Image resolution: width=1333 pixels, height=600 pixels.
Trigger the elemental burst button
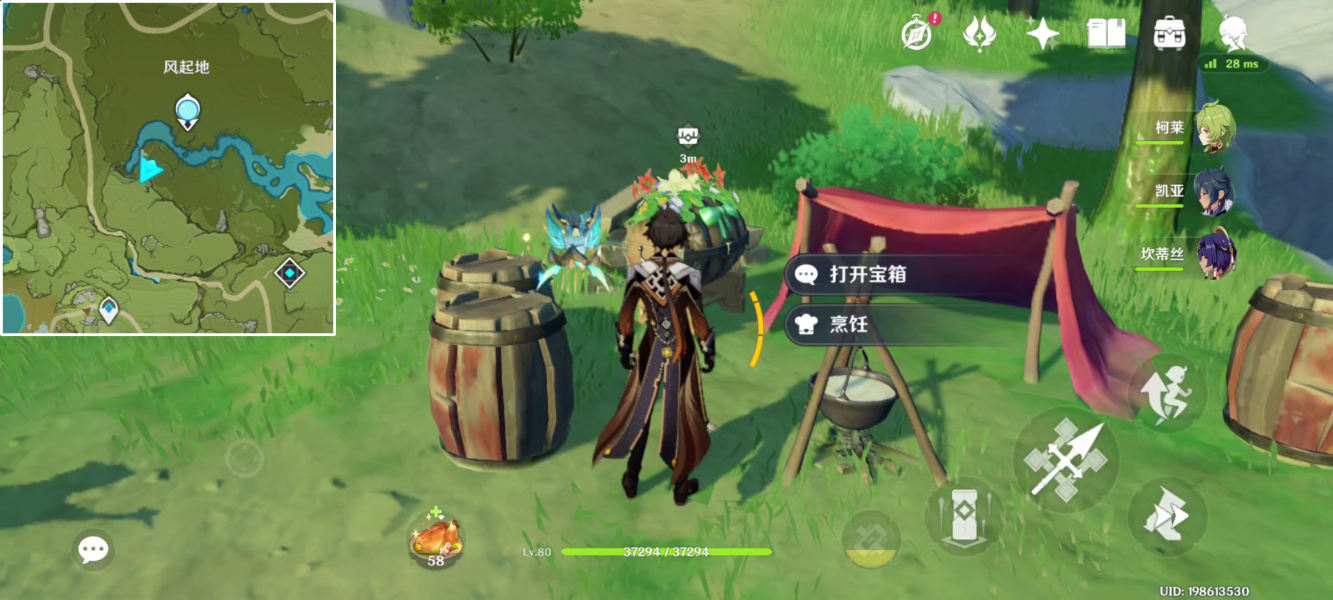point(871,540)
